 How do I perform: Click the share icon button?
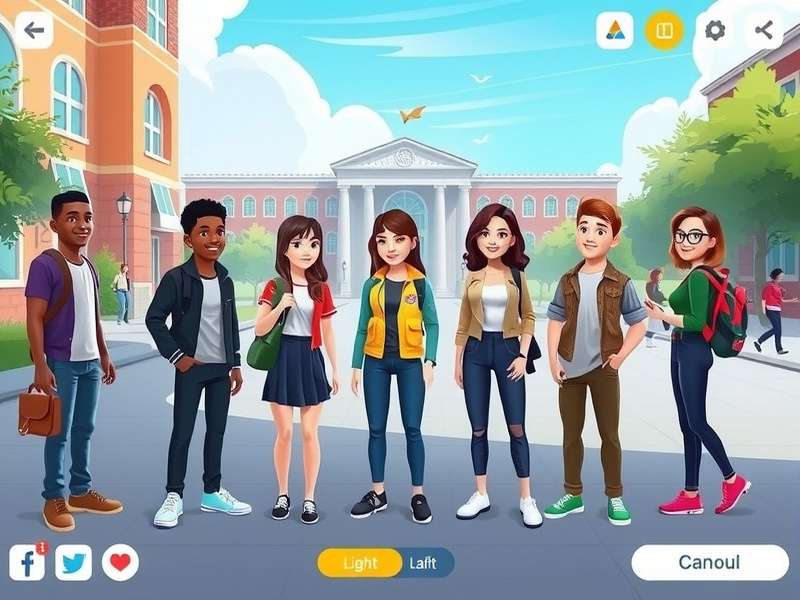[x=765, y=30]
